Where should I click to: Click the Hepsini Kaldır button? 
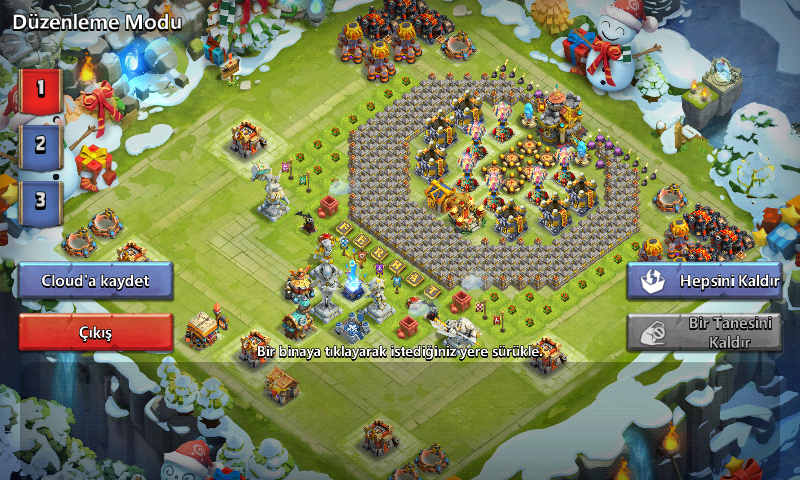click(x=704, y=281)
